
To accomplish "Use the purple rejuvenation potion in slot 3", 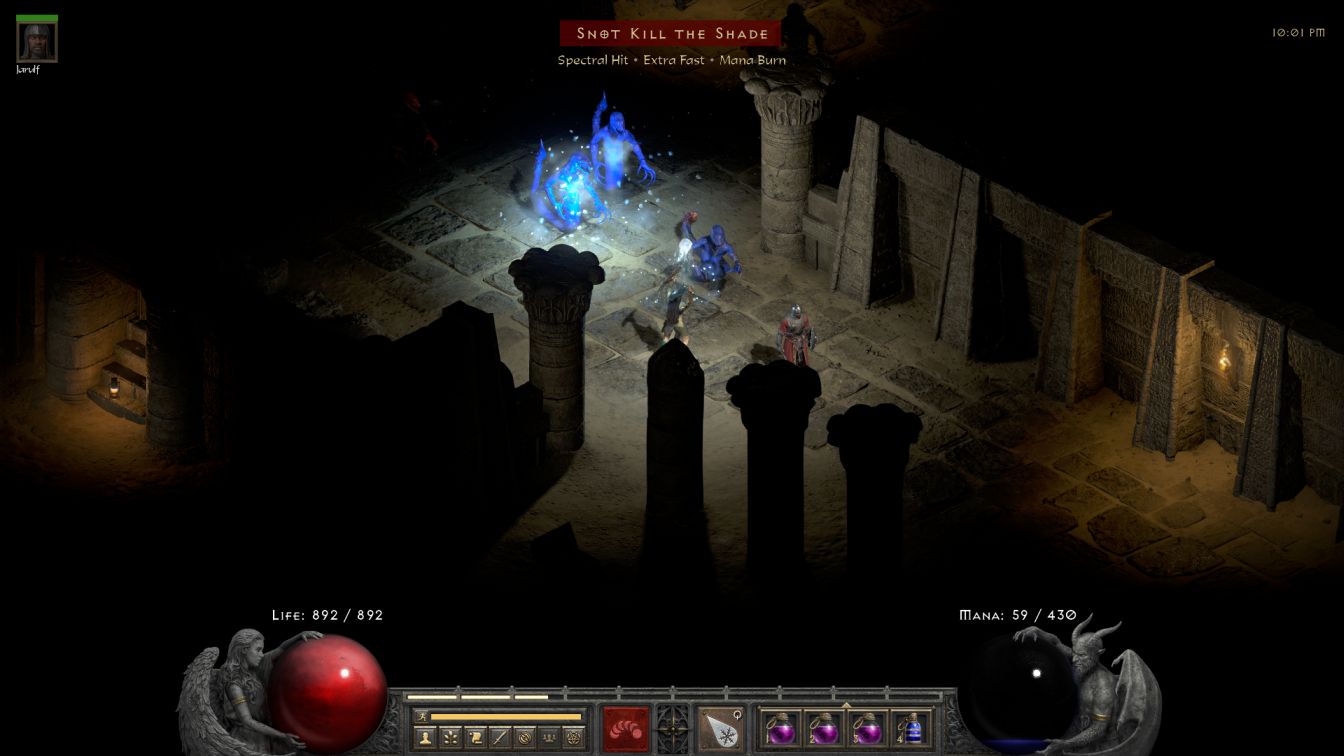I will click(868, 728).
